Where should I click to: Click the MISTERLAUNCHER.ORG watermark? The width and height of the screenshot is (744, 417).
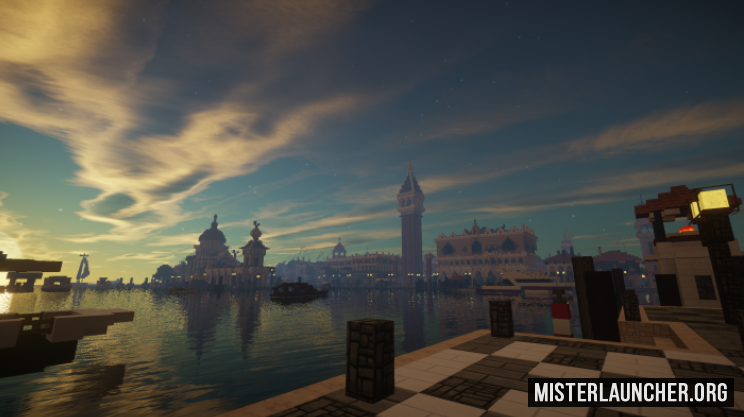pos(630,392)
